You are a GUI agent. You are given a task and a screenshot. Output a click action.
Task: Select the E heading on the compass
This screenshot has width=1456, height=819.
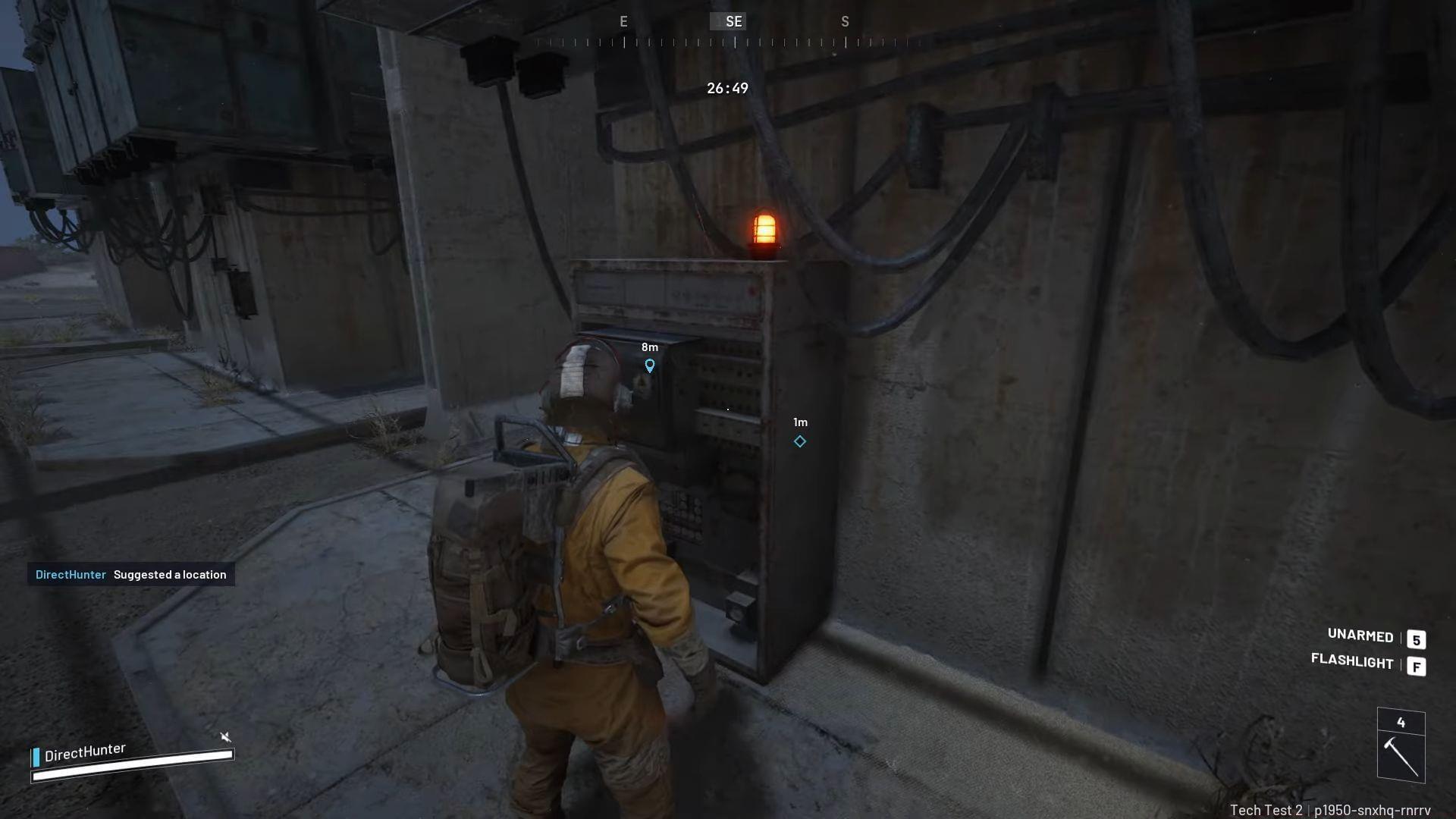623,21
